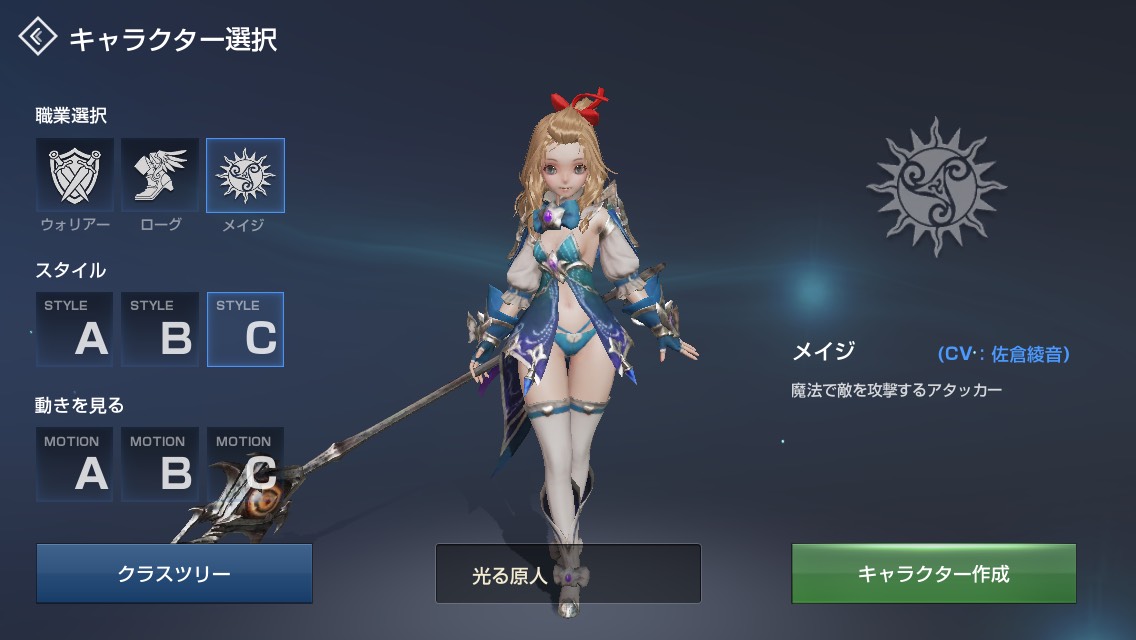This screenshot has width=1136, height=640.
Task: Select the ウォリアー warrior class icon
Action: click(x=75, y=175)
